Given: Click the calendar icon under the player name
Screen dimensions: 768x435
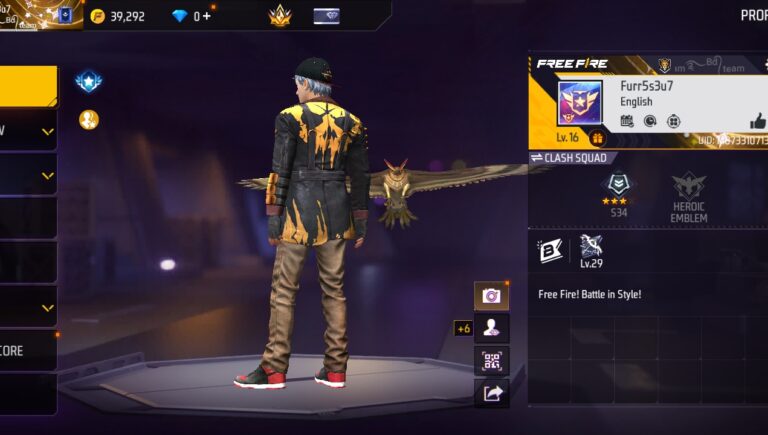Looking at the screenshot, I should pyautogui.click(x=627, y=121).
